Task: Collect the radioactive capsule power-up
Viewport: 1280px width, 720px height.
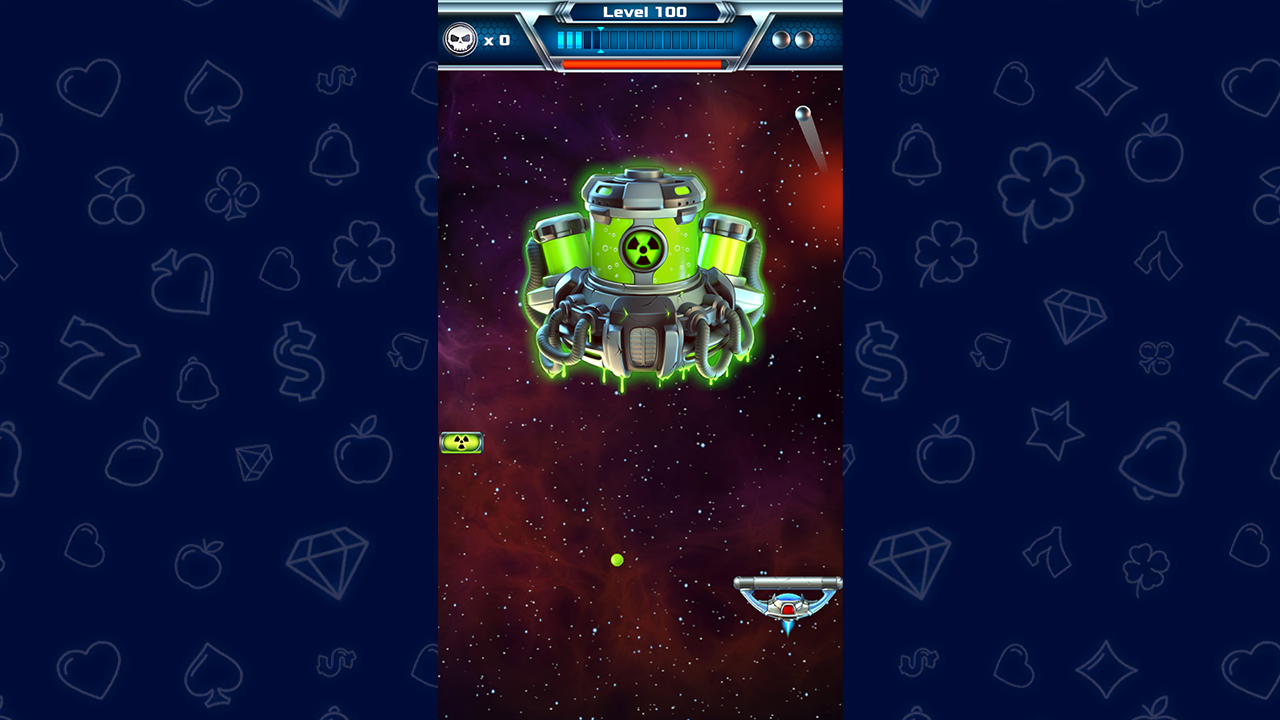Action: point(462,442)
